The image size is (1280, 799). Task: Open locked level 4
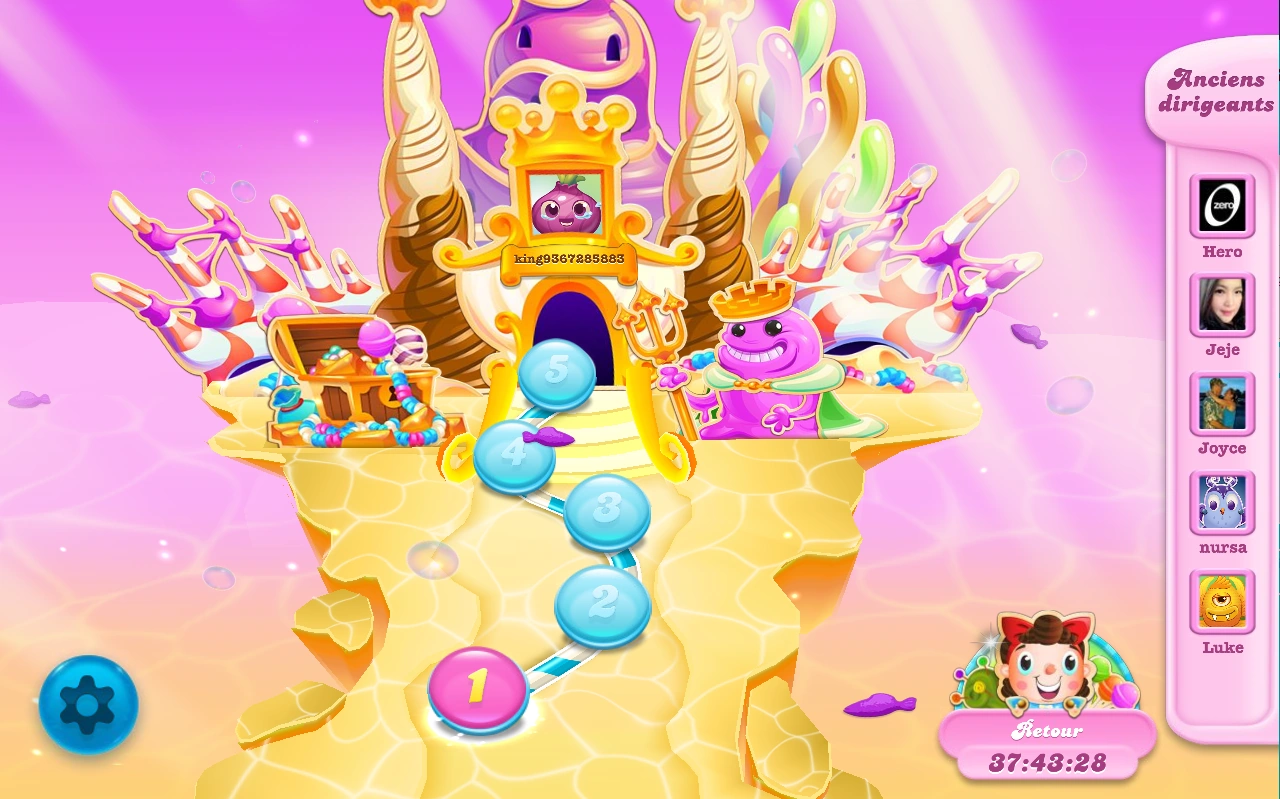coord(513,455)
